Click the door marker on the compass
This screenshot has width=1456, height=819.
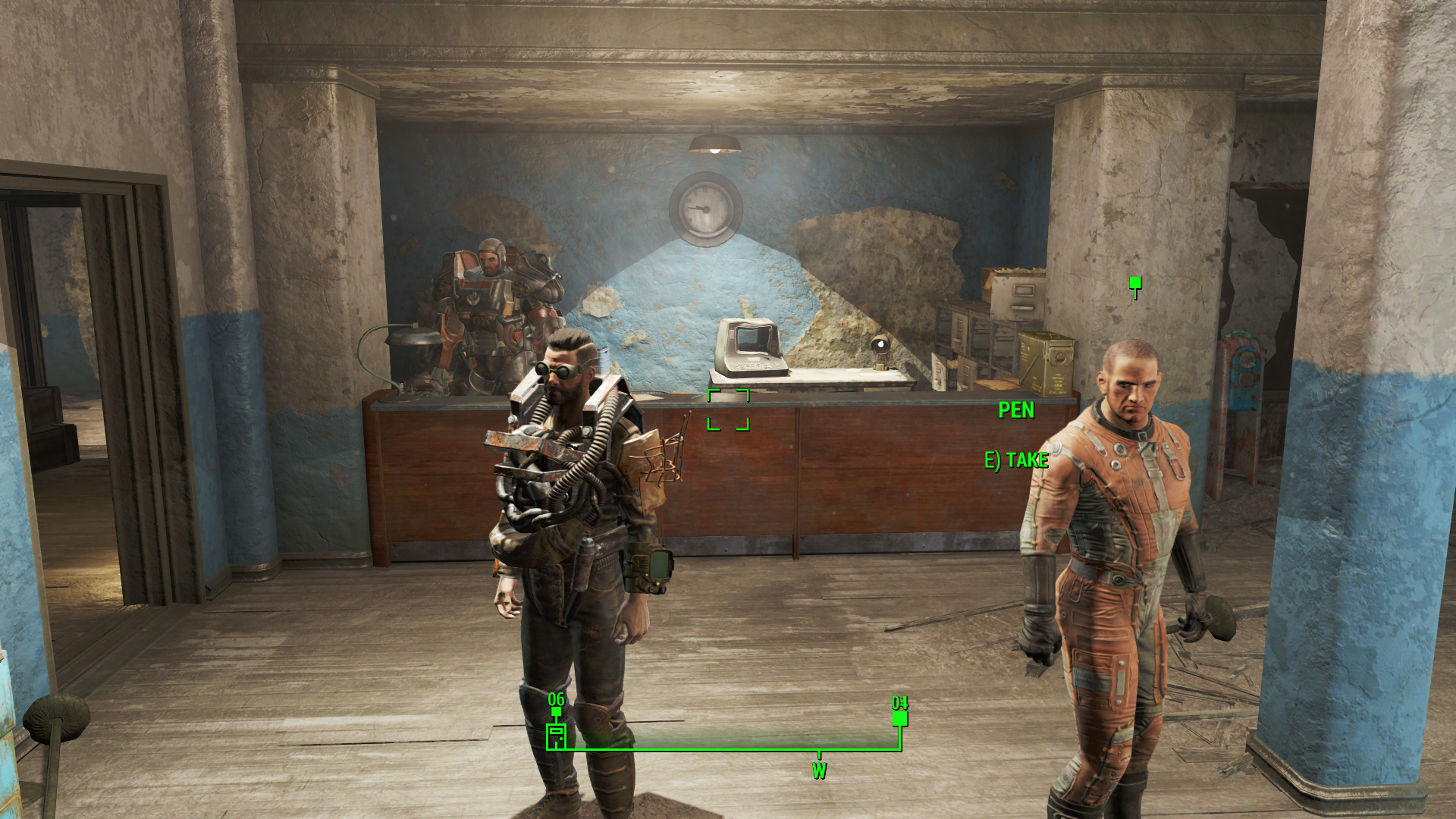pyautogui.click(x=557, y=736)
